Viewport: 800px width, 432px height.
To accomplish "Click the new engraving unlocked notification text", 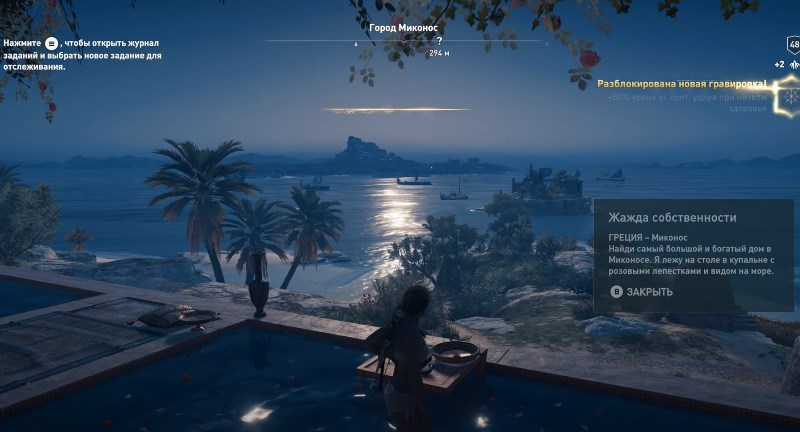I will pos(681,84).
